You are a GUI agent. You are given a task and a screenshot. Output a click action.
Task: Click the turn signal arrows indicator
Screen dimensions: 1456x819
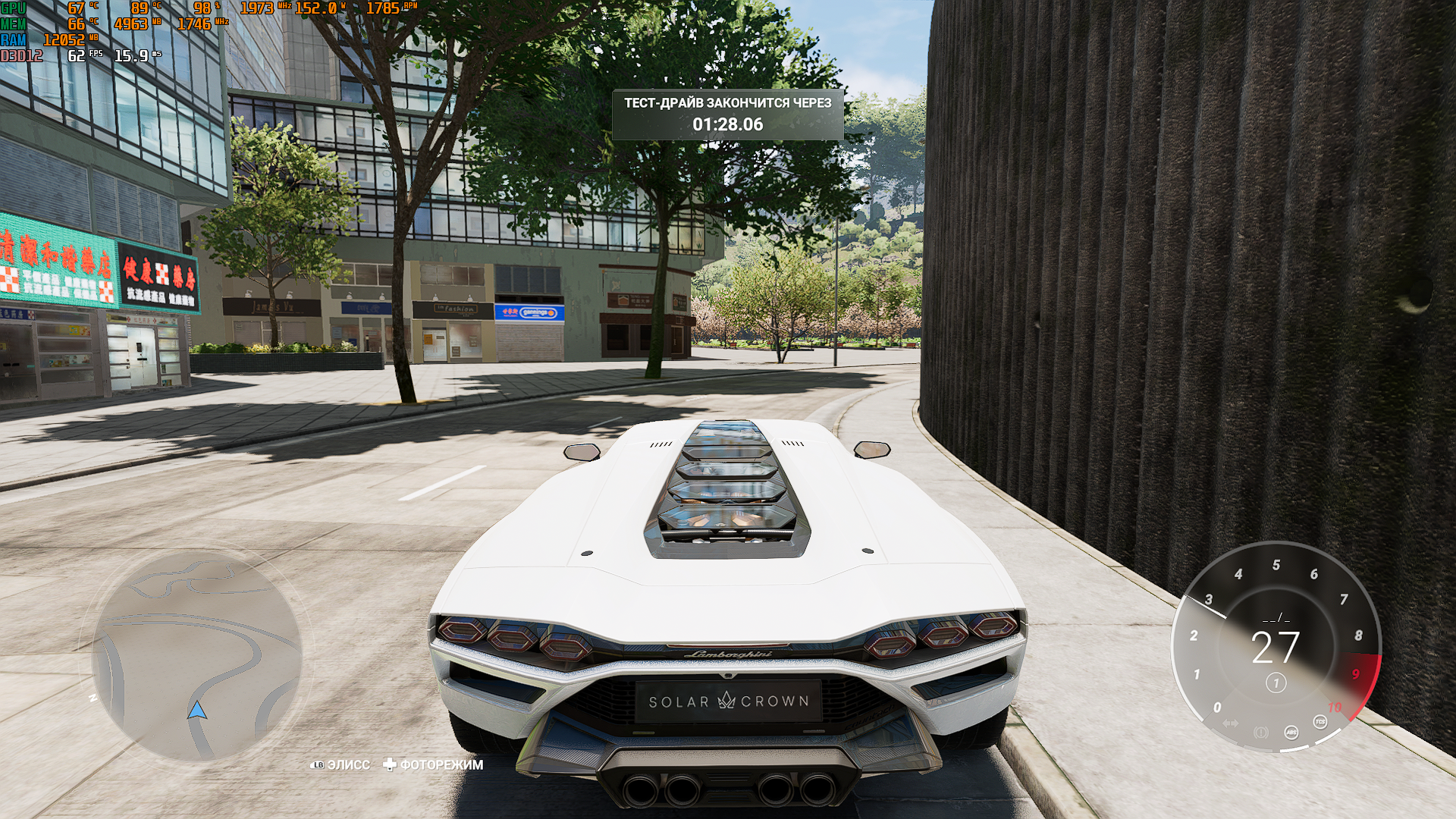1231,723
